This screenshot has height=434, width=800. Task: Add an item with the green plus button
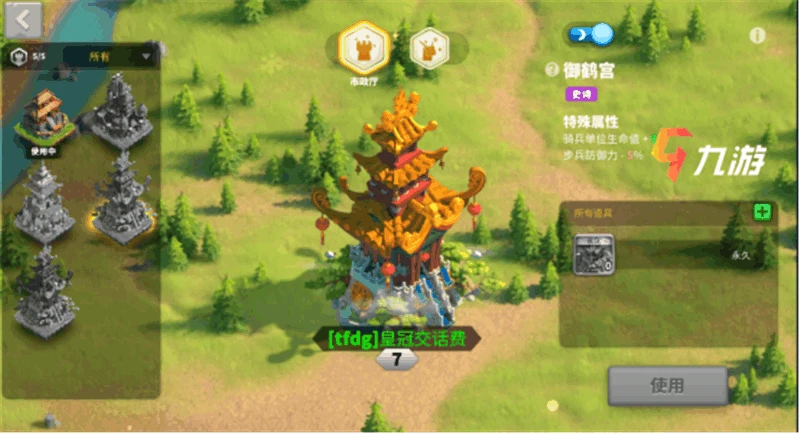[762, 212]
